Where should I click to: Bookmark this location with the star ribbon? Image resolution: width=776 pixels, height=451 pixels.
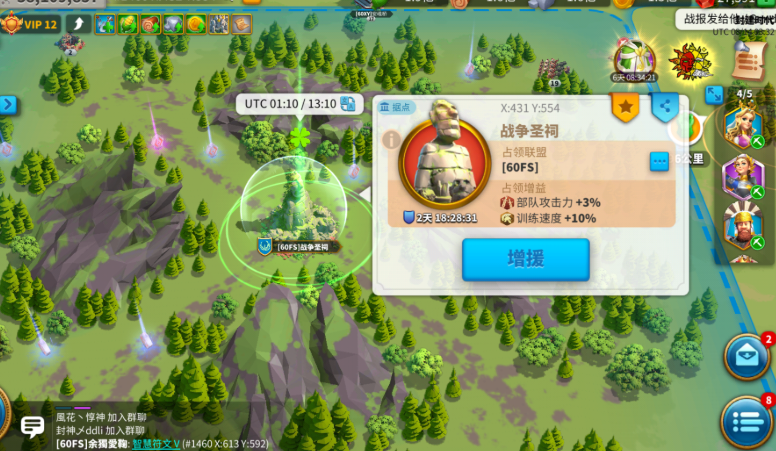[x=625, y=106]
